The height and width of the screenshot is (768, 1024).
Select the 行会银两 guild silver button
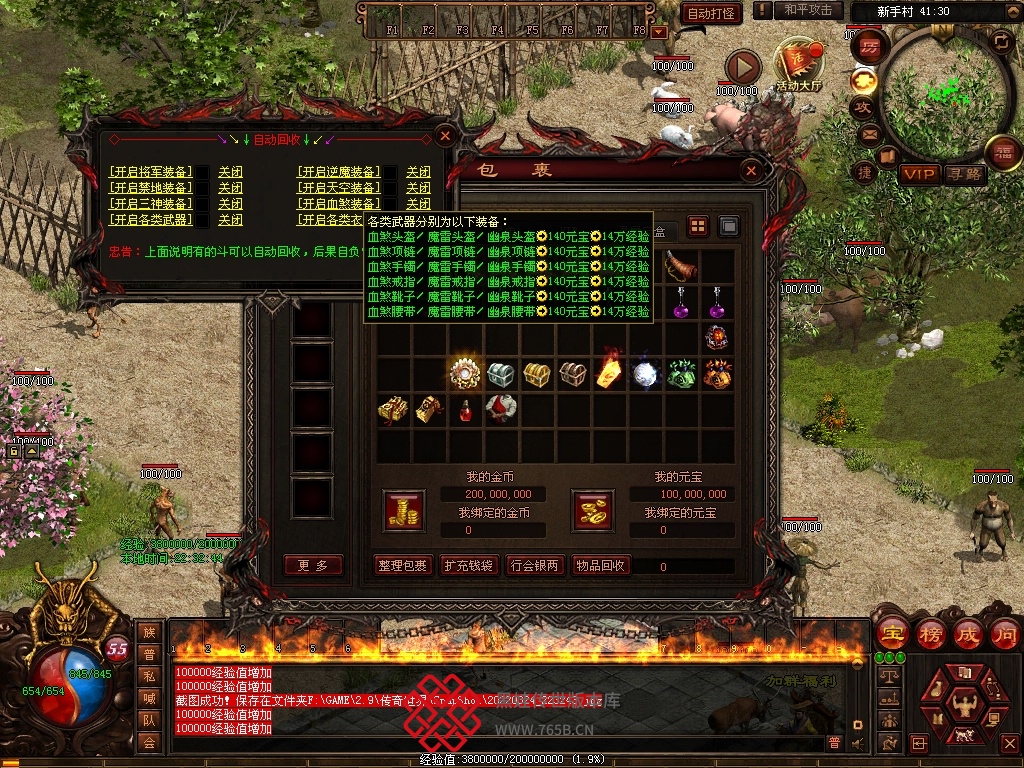coord(534,566)
